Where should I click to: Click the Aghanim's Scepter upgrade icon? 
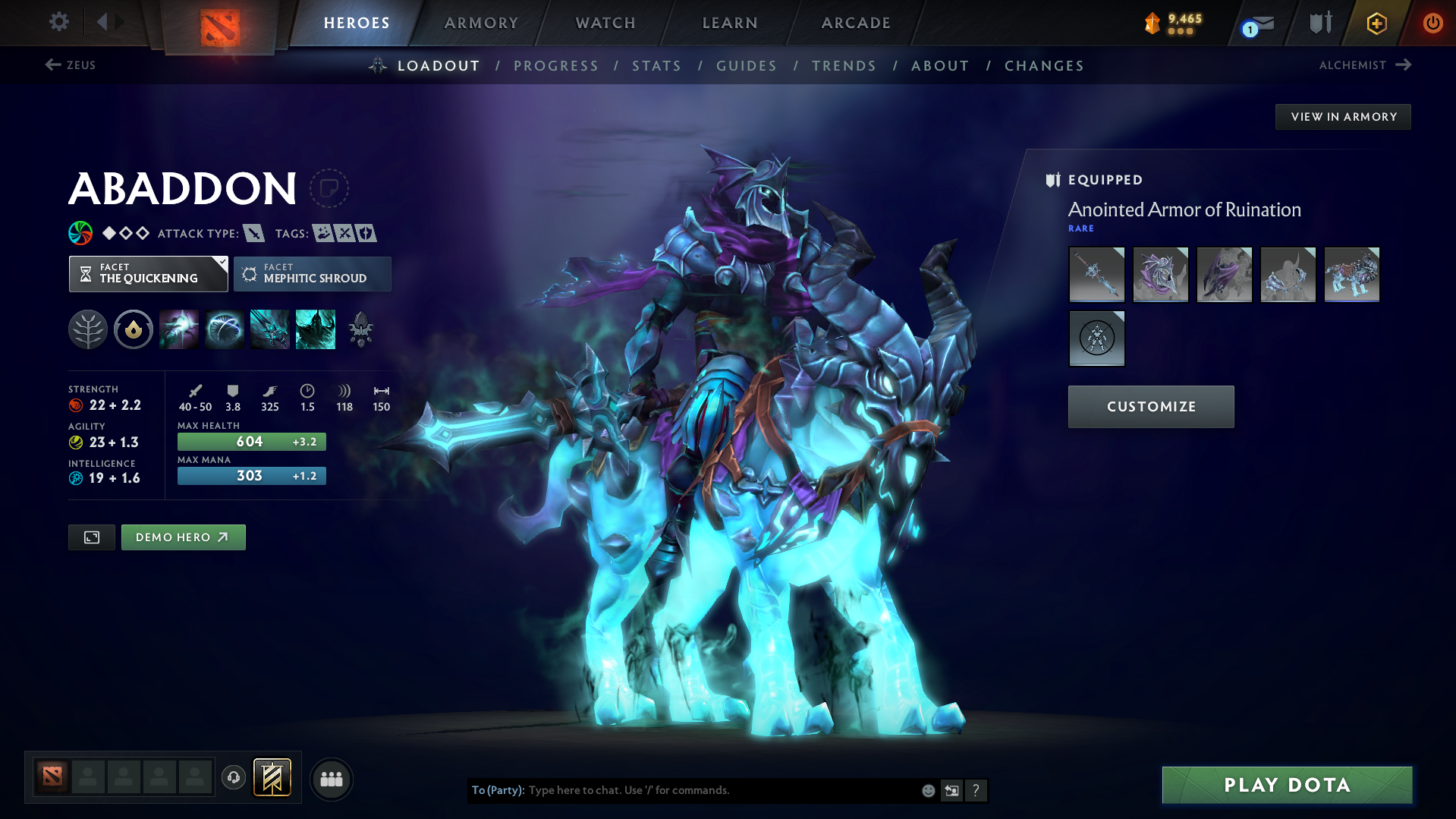pyautogui.click(x=360, y=329)
